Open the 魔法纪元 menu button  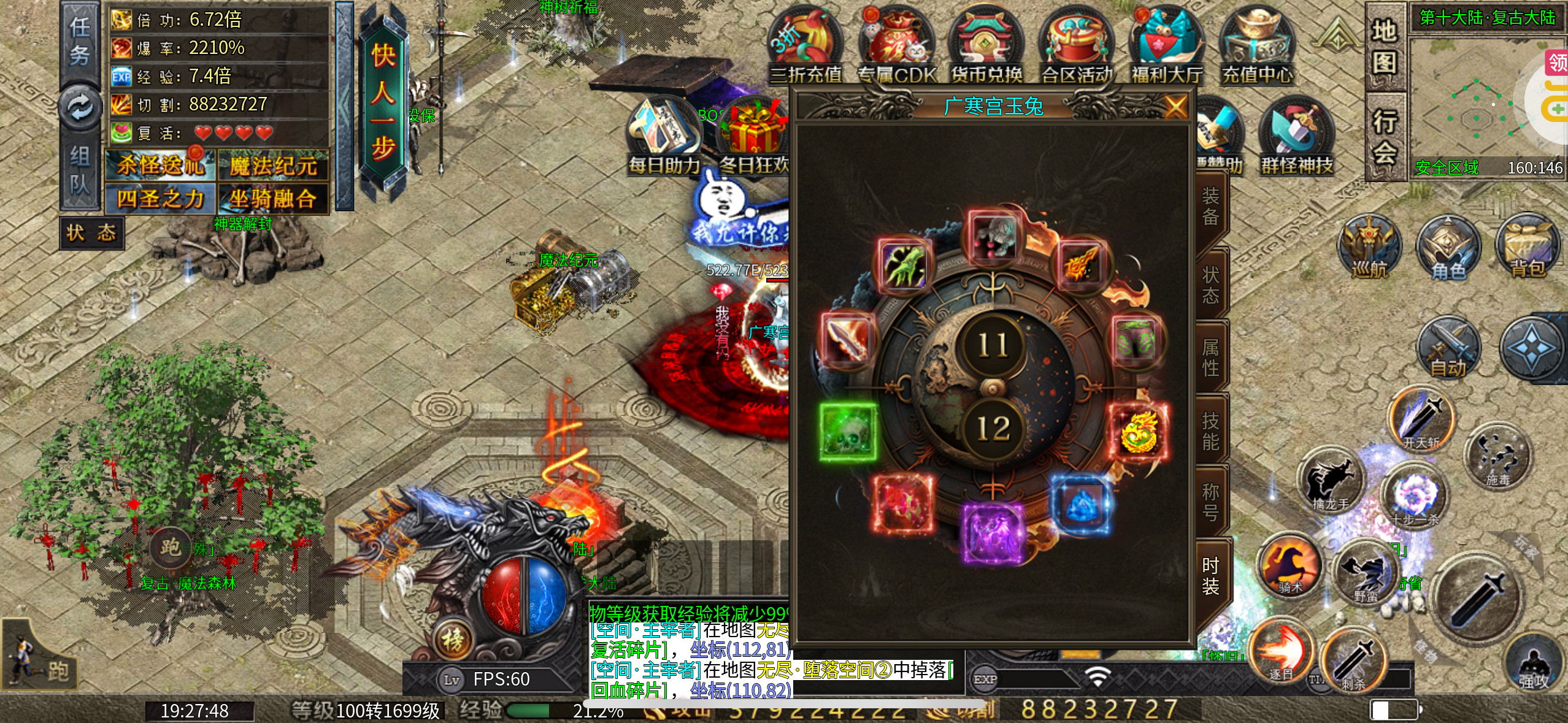(x=274, y=166)
